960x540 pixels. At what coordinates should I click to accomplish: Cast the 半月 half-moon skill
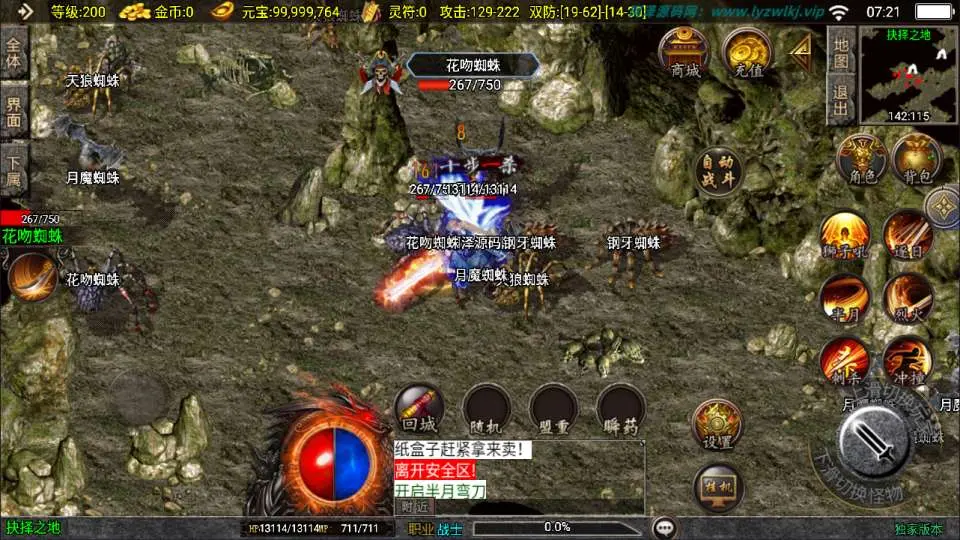pos(844,299)
